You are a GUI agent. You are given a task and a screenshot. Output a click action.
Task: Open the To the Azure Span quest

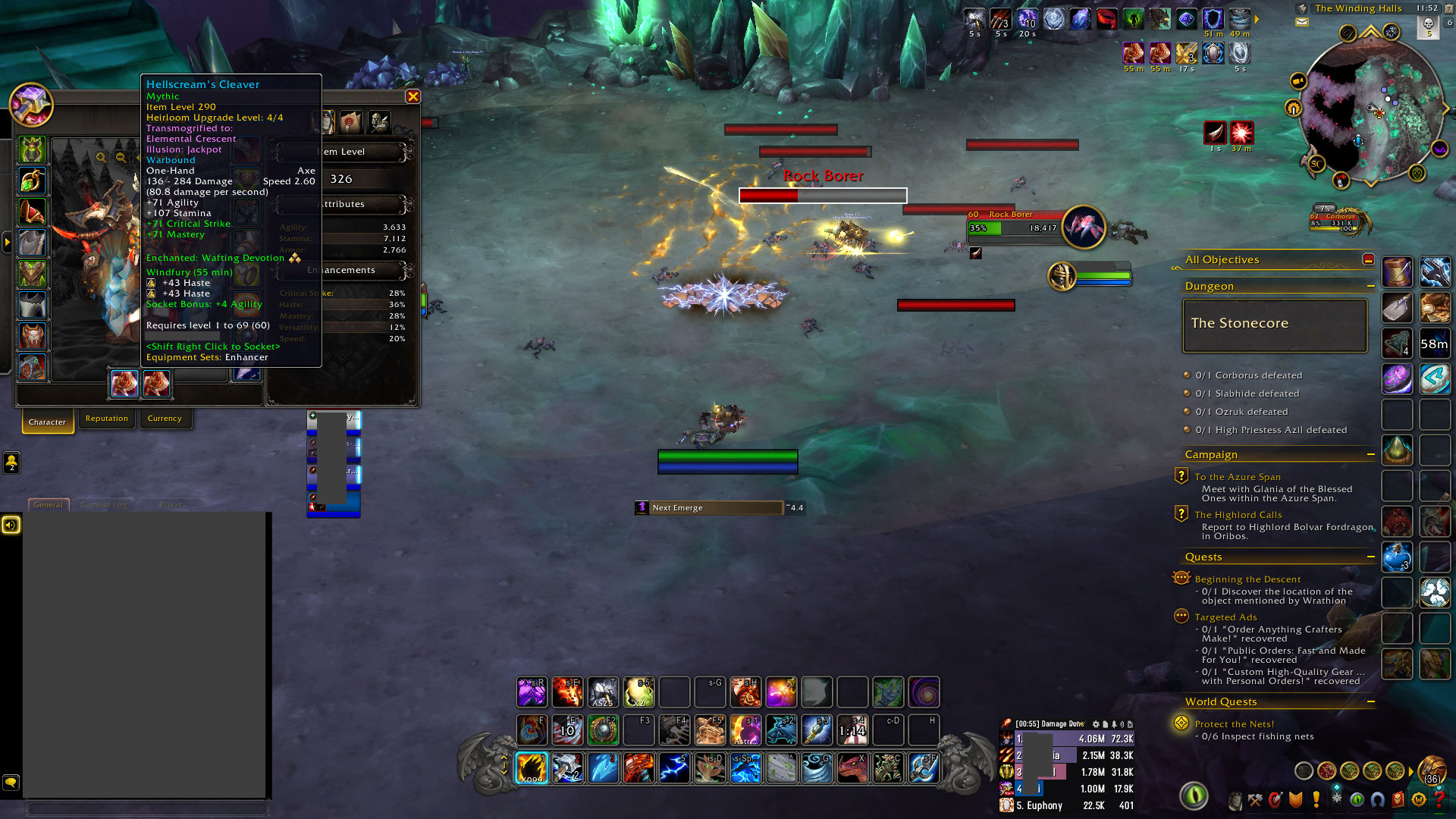[1238, 477]
